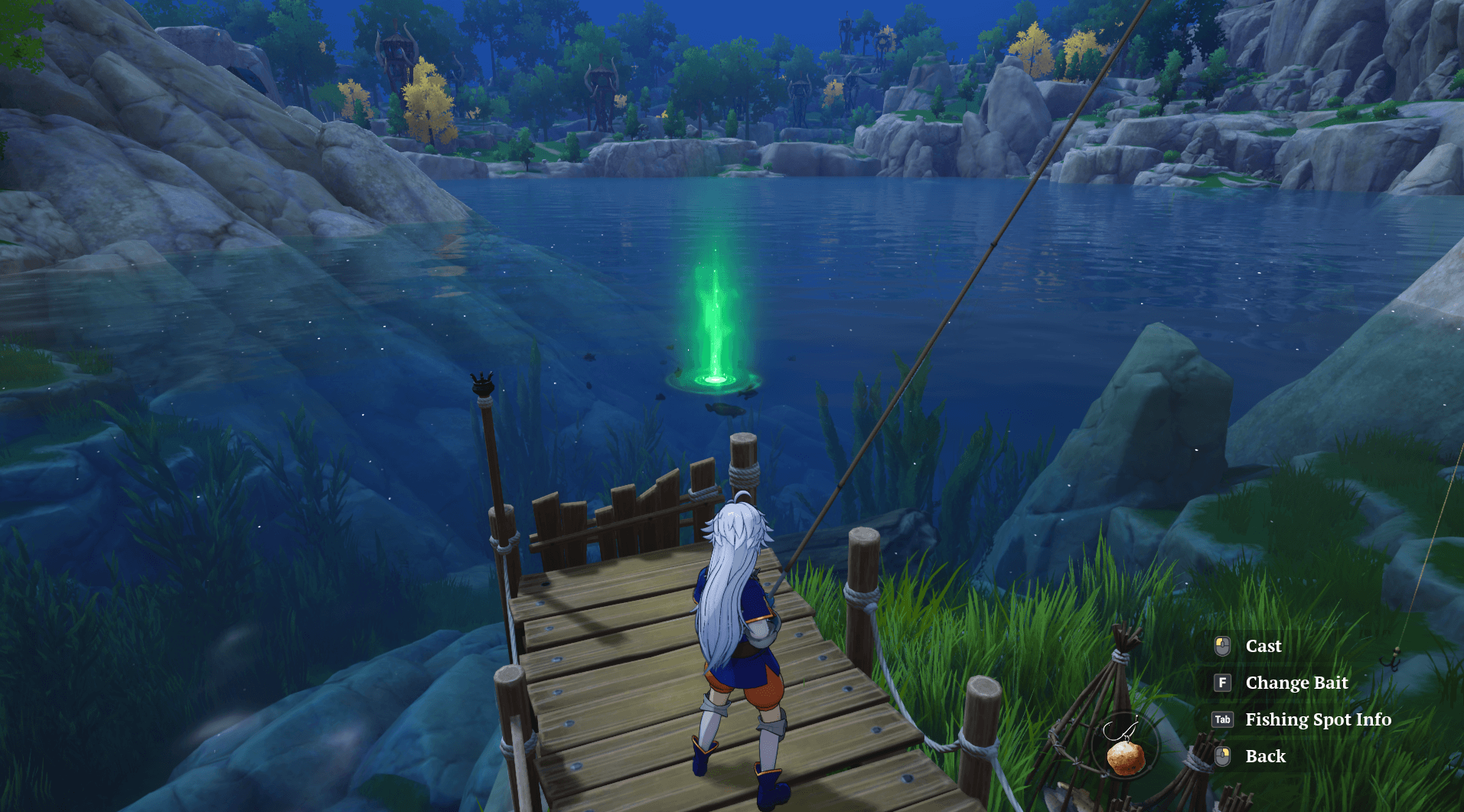Screen dimensions: 1464x812
Task: Select the round bait icon
Action: (x=1126, y=754)
